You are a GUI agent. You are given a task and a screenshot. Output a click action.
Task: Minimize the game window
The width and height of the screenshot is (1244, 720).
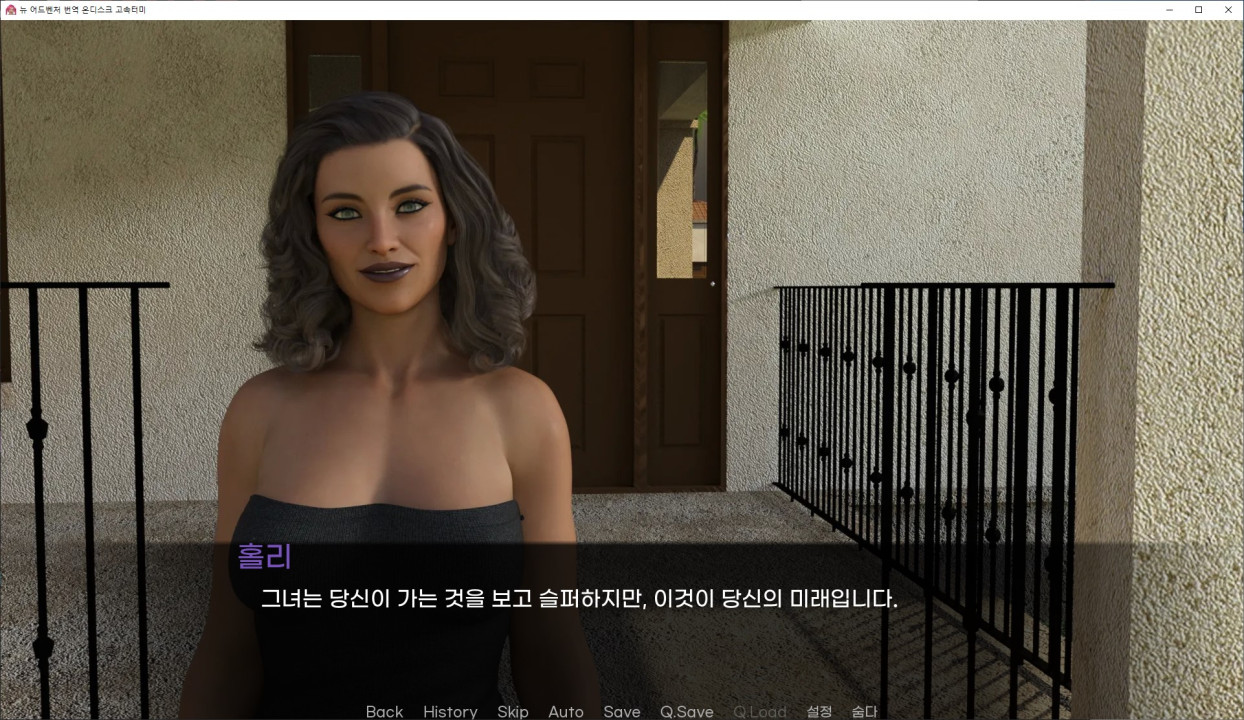pos(1170,9)
